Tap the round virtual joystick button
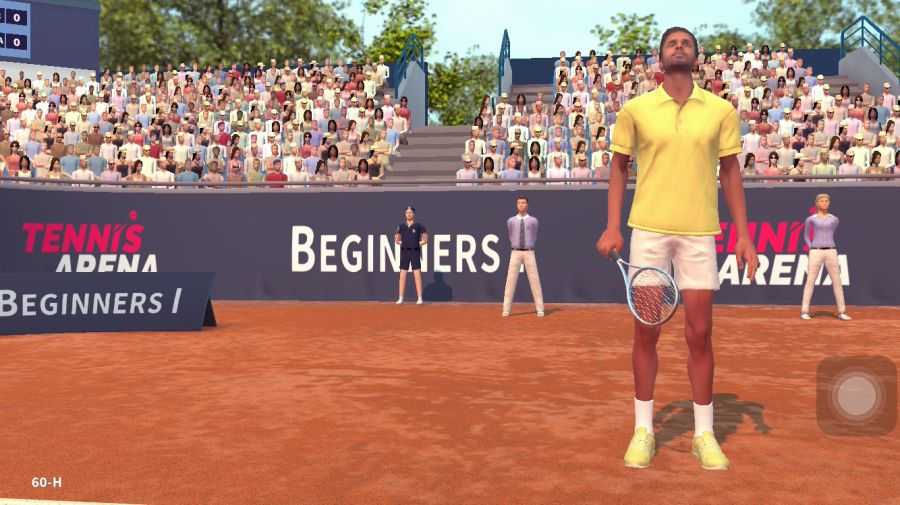 pos(856,395)
